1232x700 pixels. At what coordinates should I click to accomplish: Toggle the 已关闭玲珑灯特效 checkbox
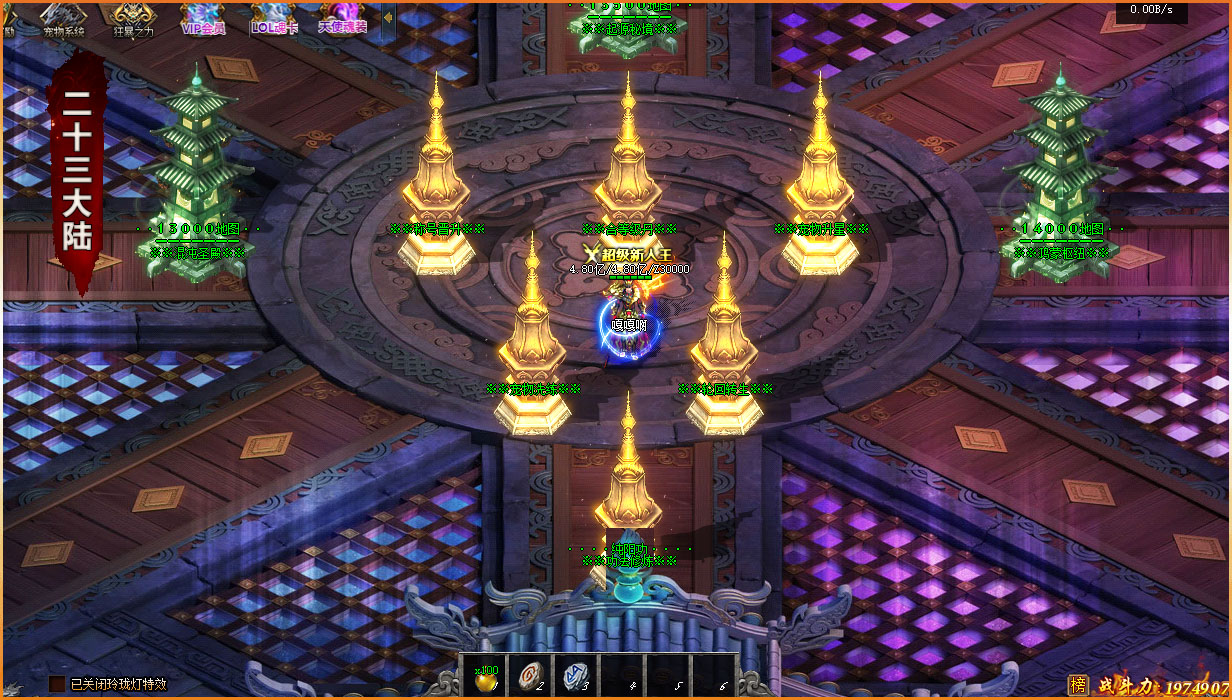57,684
